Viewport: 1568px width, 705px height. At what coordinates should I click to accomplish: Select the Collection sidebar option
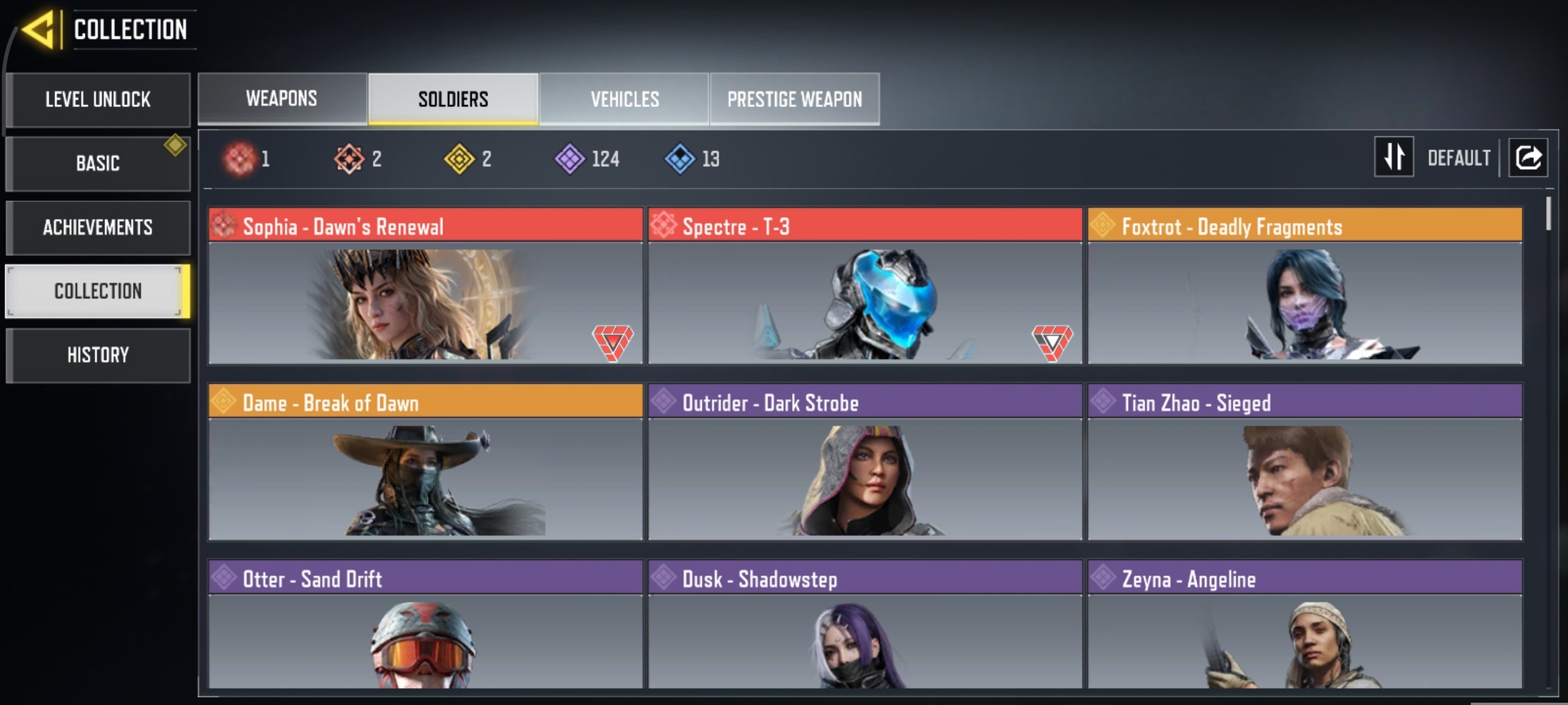pyautogui.click(x=97, y=290)
